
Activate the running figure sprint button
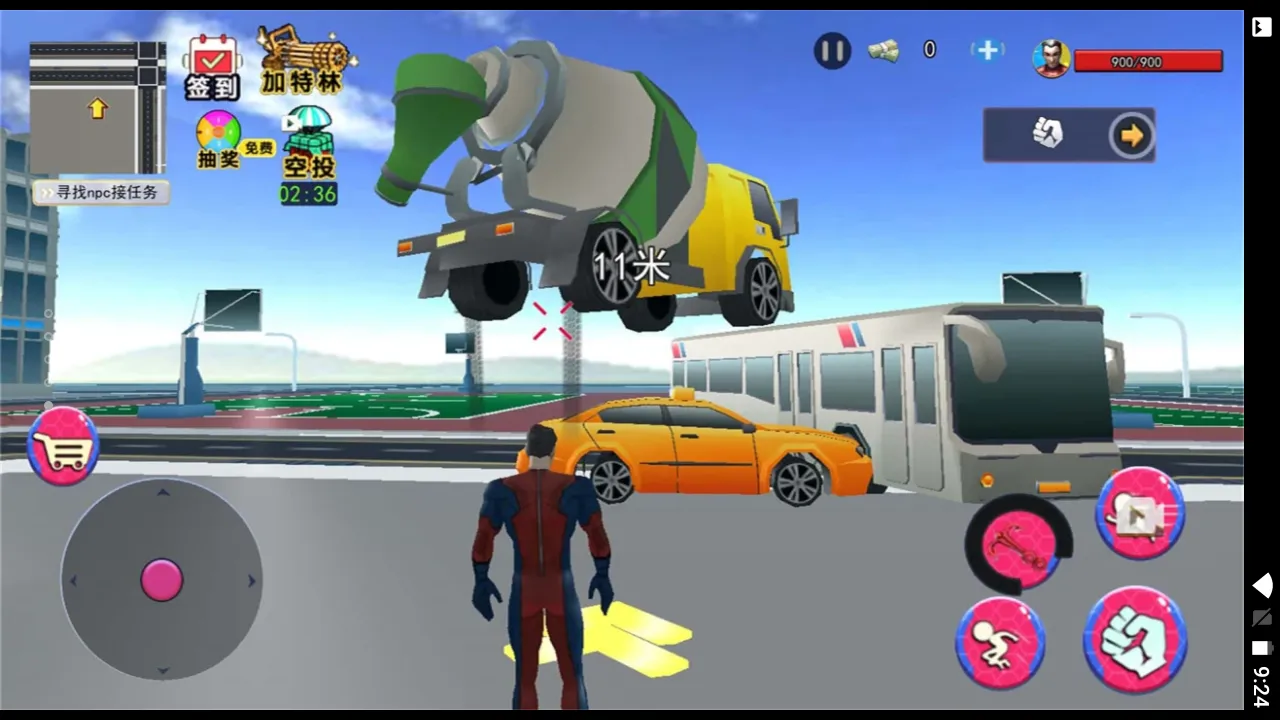1000,643
